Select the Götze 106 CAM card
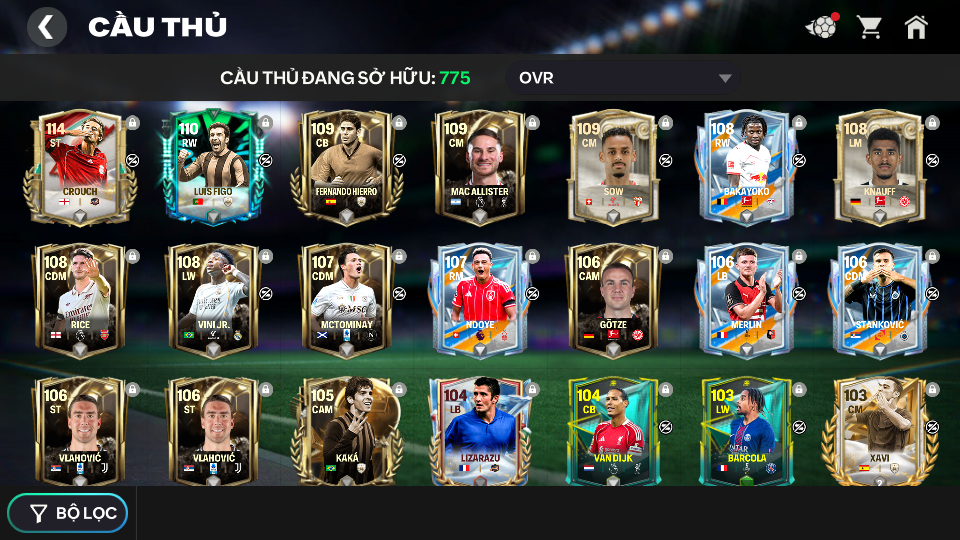The image size is (960, 540). point(612,300)
